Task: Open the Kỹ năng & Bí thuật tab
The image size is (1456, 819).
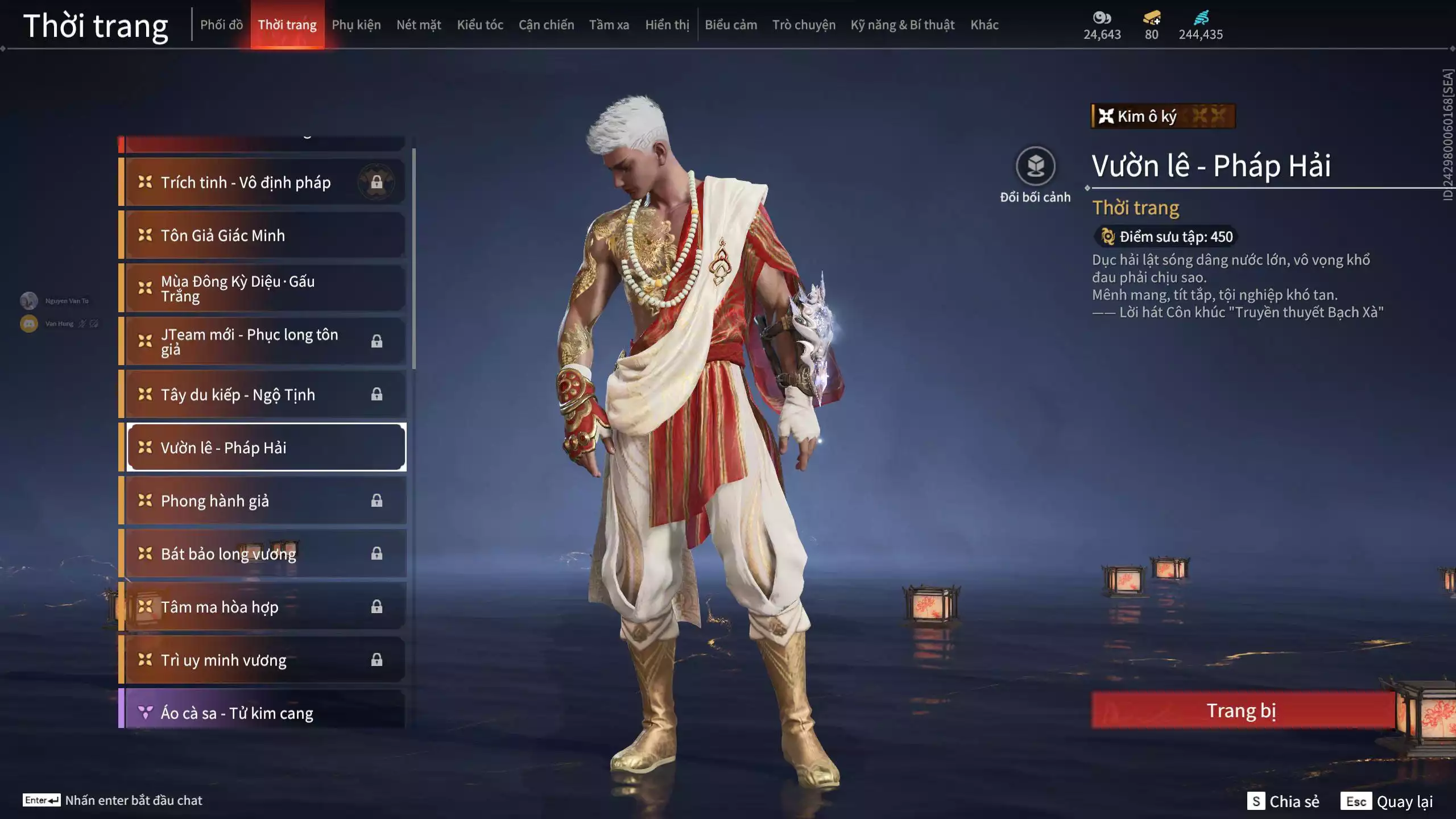Action: tap(903, 25)
